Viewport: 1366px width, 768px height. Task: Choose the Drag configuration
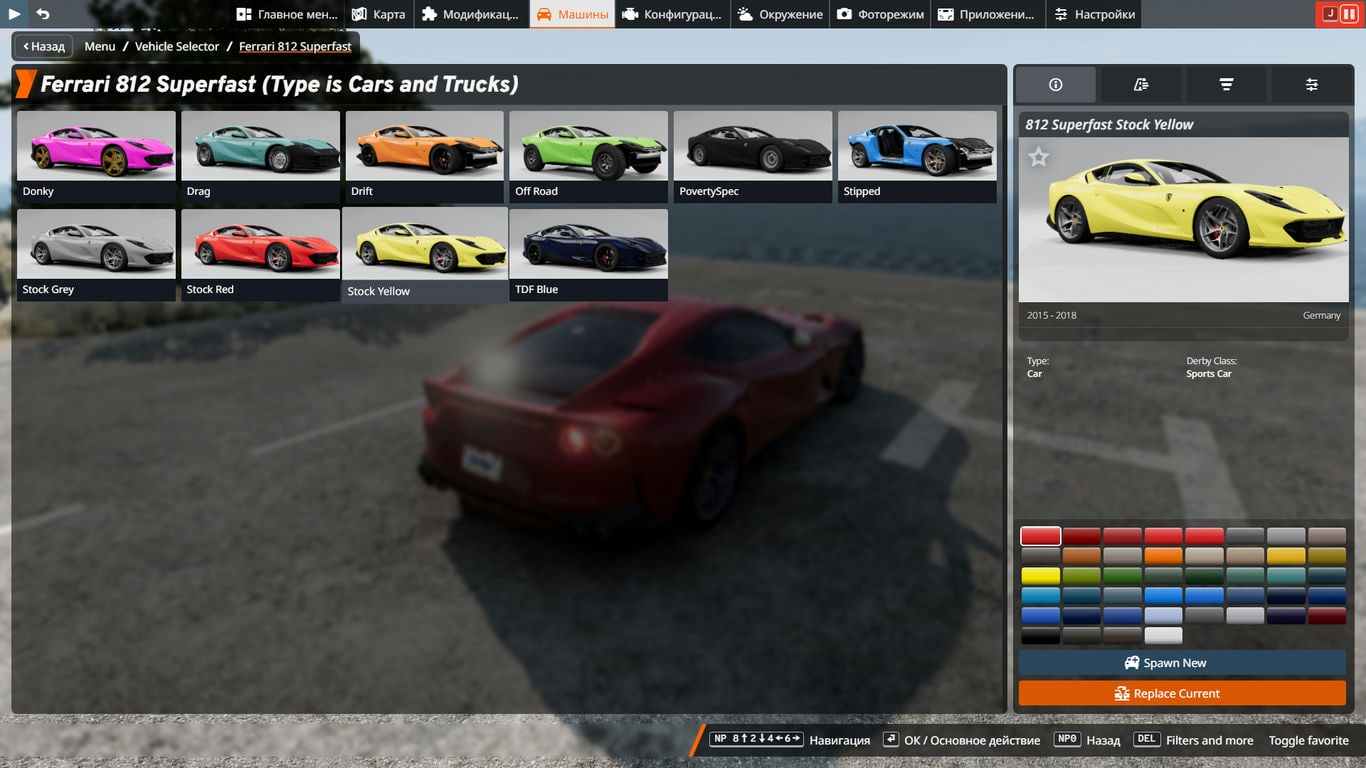pyautogui.click(x=260, y=156)
